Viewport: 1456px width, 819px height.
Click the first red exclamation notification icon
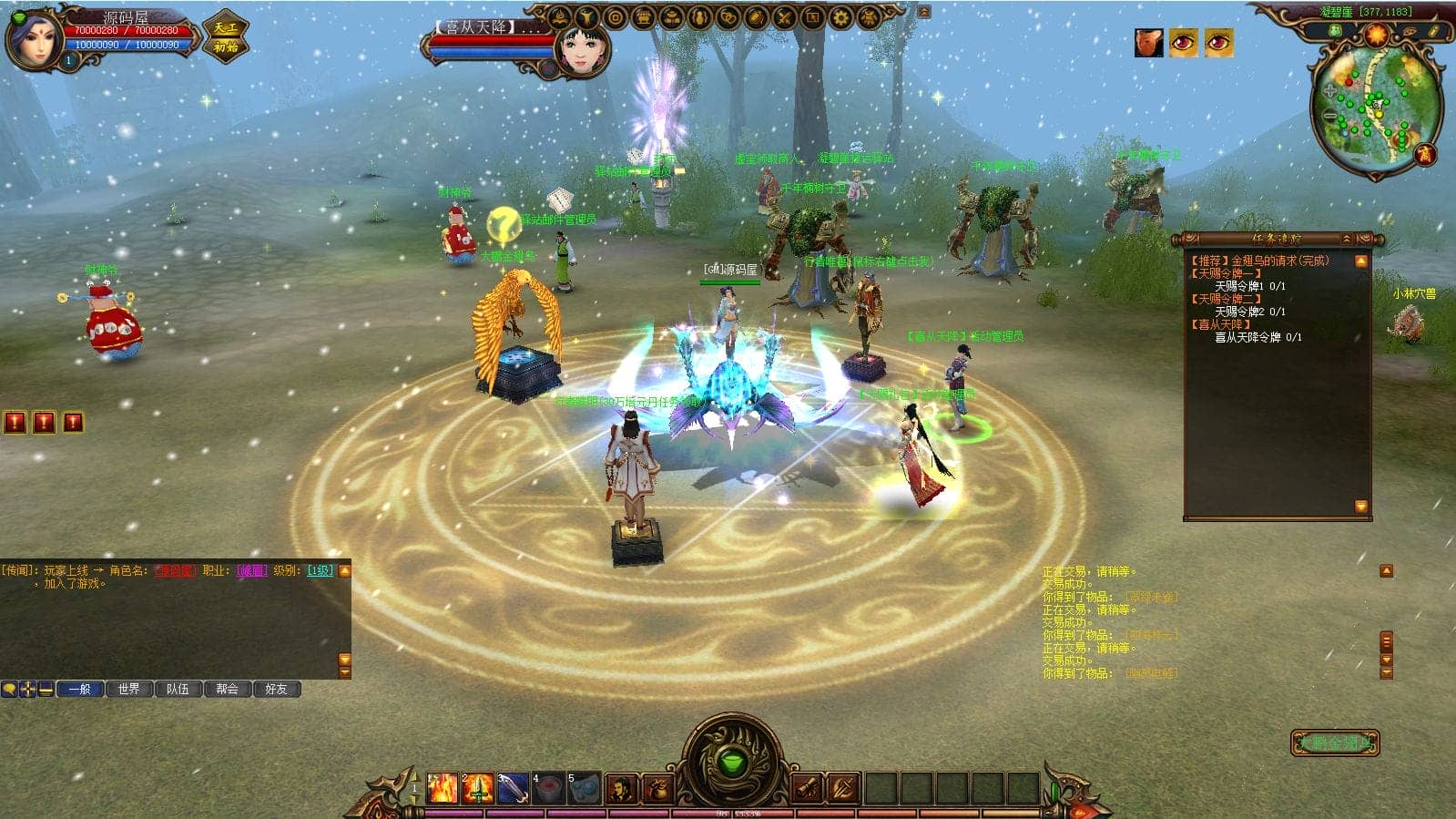click(x=15, y=422)
